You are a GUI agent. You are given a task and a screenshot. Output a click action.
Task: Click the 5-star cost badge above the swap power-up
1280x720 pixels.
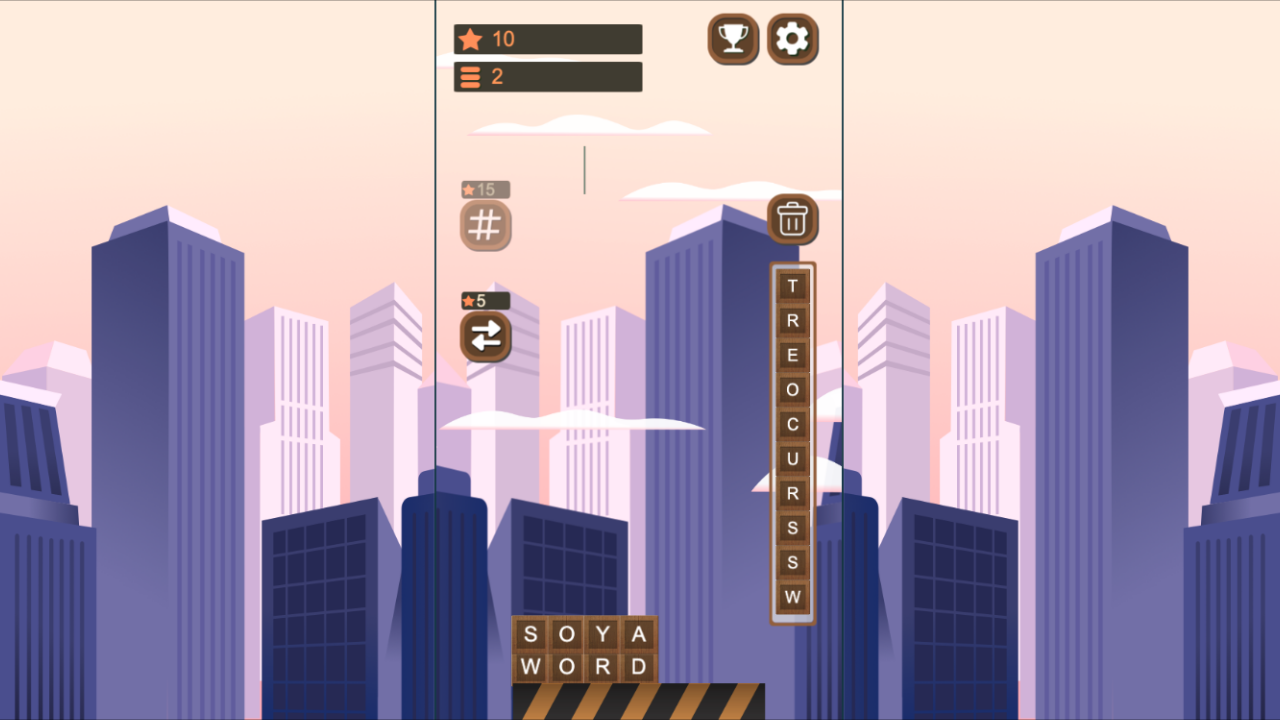tap(485, 300)
